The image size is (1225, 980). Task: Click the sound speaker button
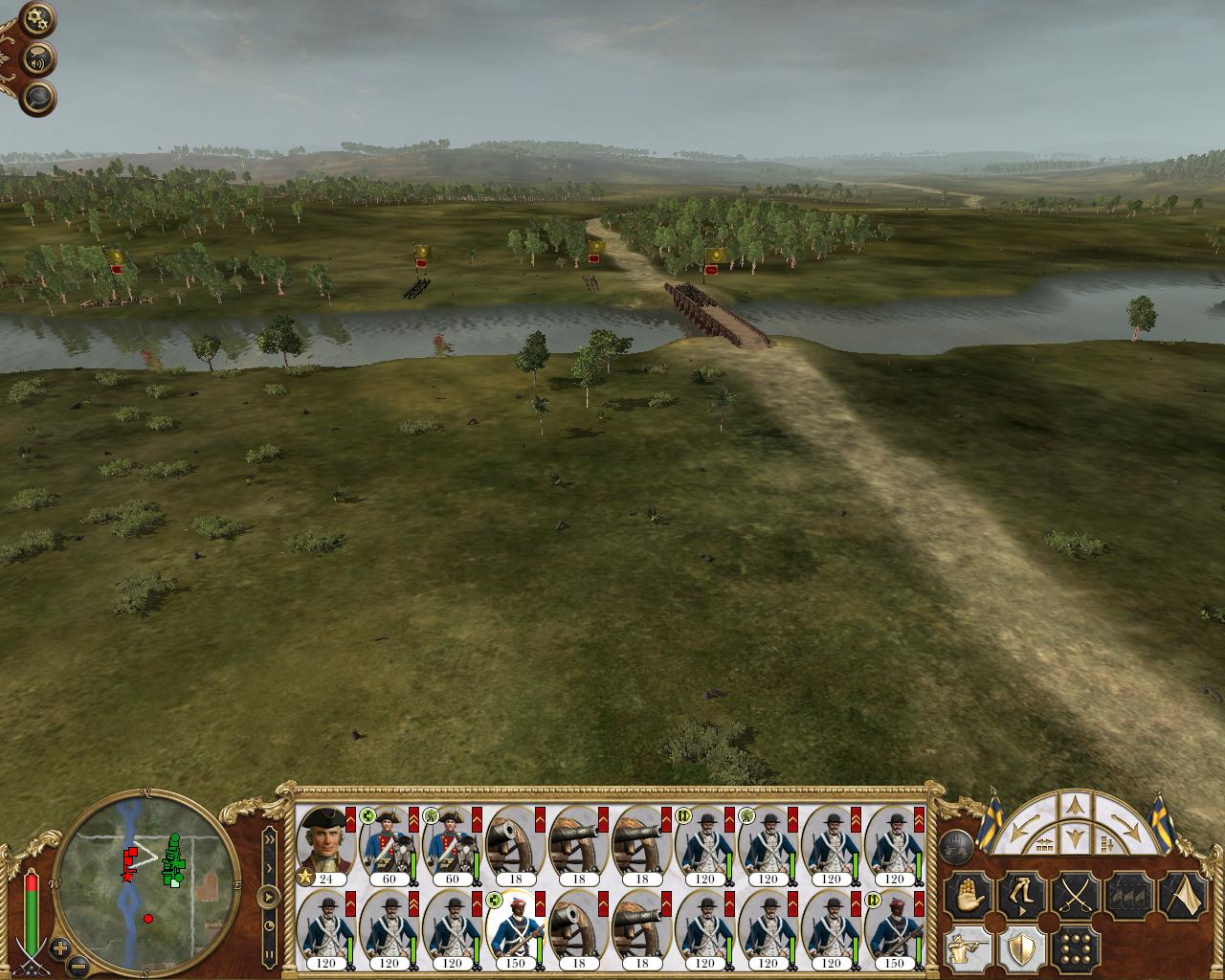click(x=38, y=59)
